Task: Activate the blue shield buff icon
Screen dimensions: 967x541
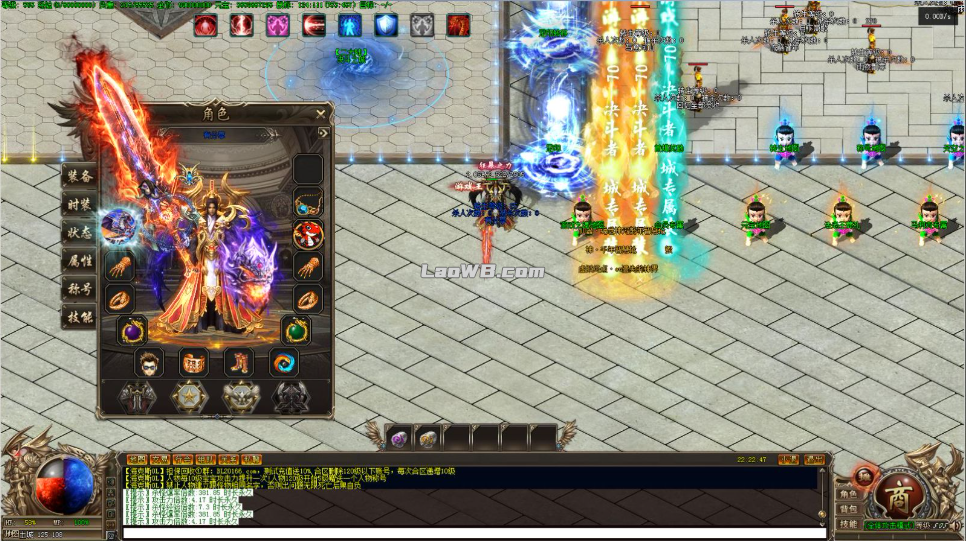Action: 386,25
